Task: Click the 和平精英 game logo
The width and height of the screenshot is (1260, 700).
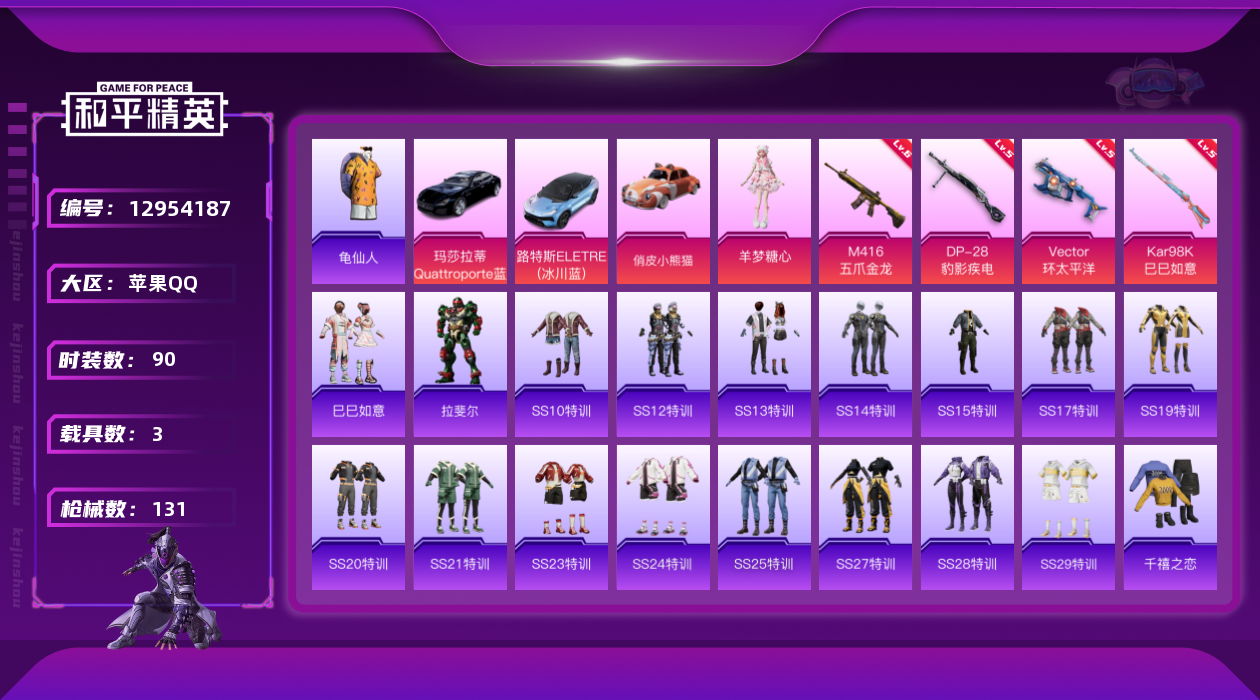Action: tap(145, 110)
